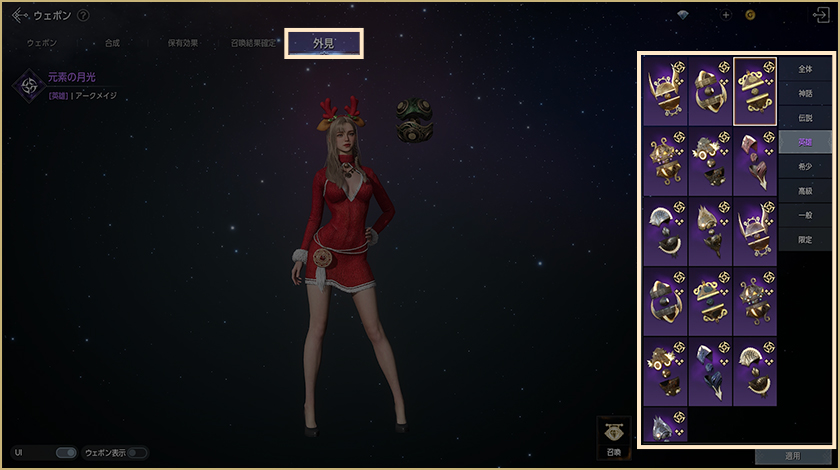The height and width of the screenshot is (470, 840).
Task: Switch to the 保有効果 tab
Action: [x=183, y=44]
